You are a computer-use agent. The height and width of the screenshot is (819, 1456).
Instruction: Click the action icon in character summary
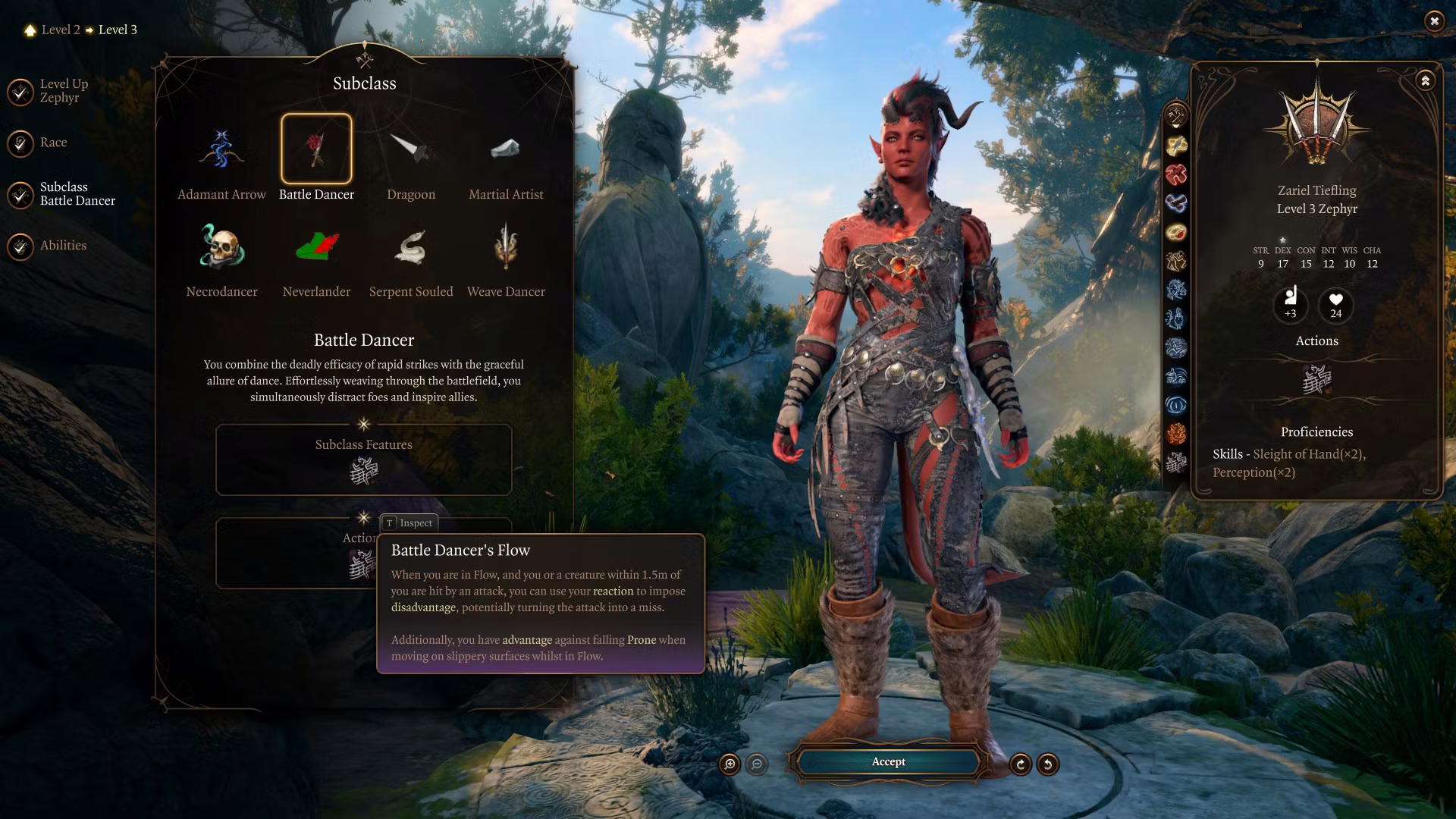1316,379
